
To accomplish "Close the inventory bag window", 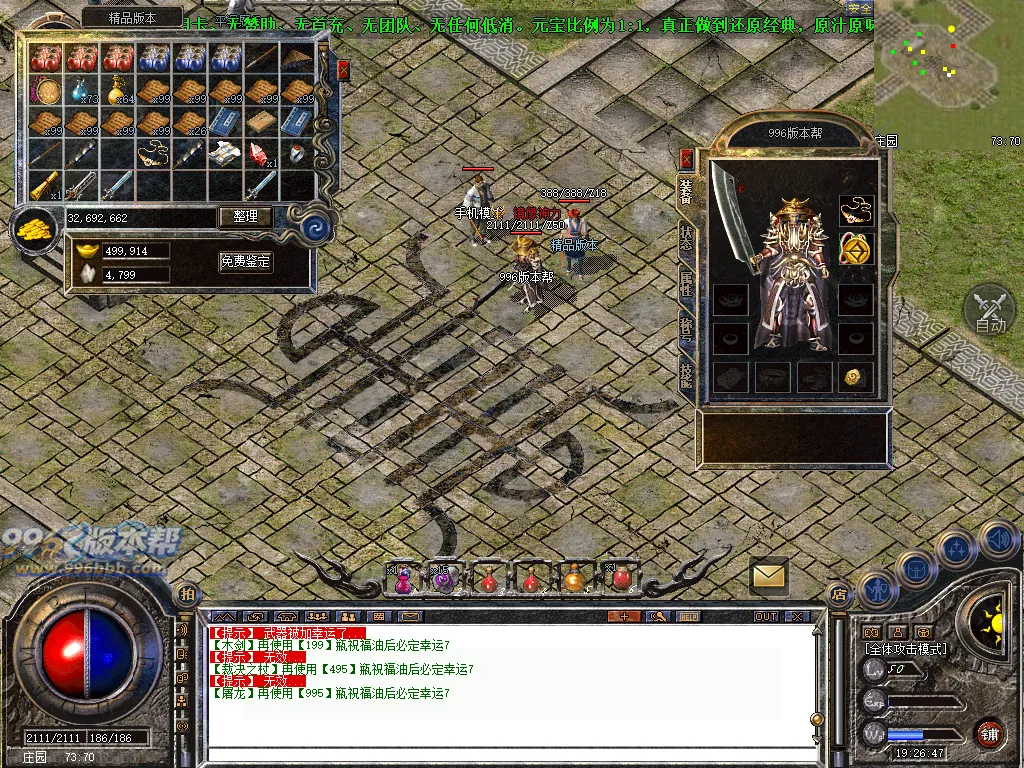I will tap(344, 70).
